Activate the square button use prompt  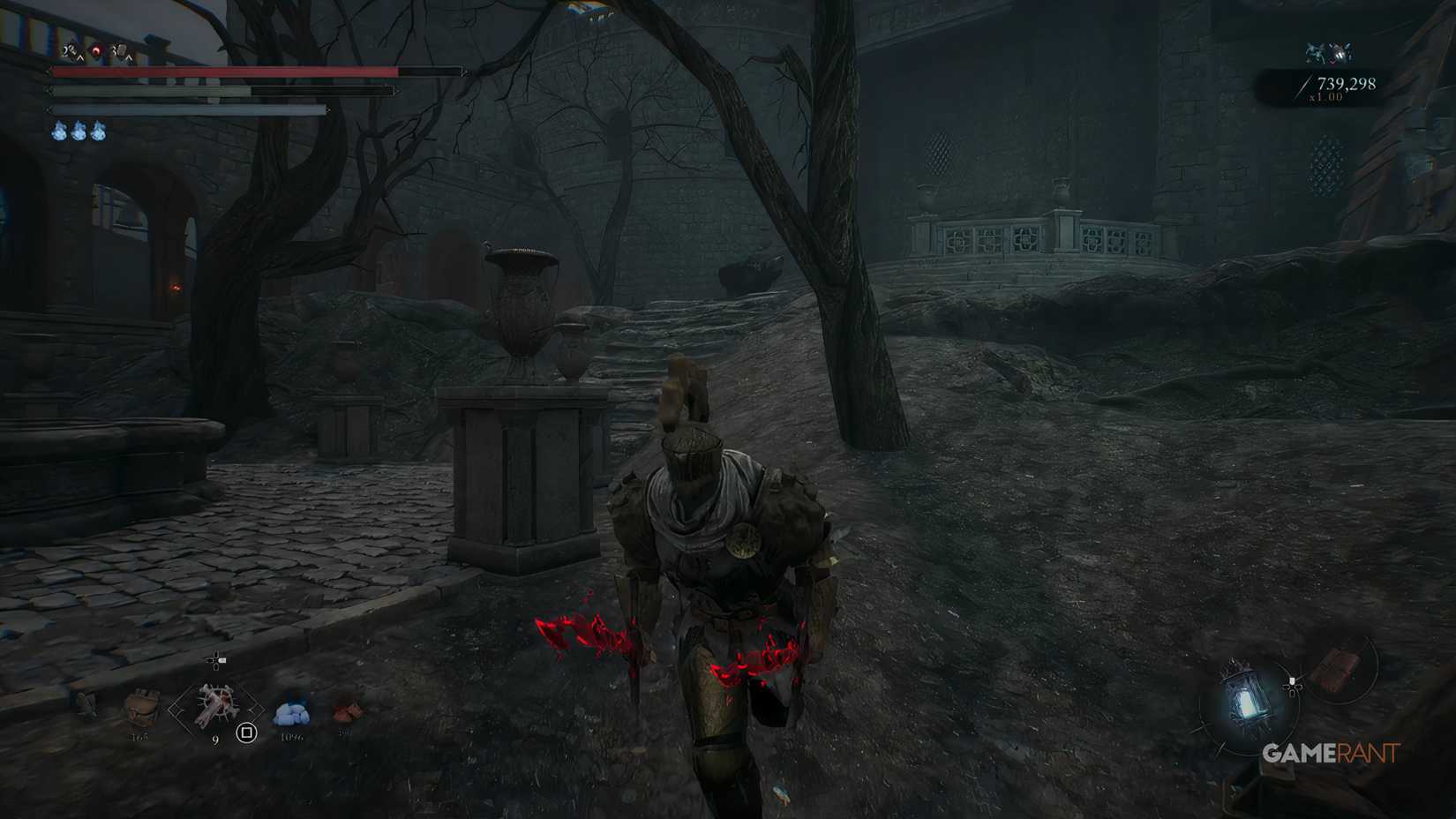coord(246,733)
